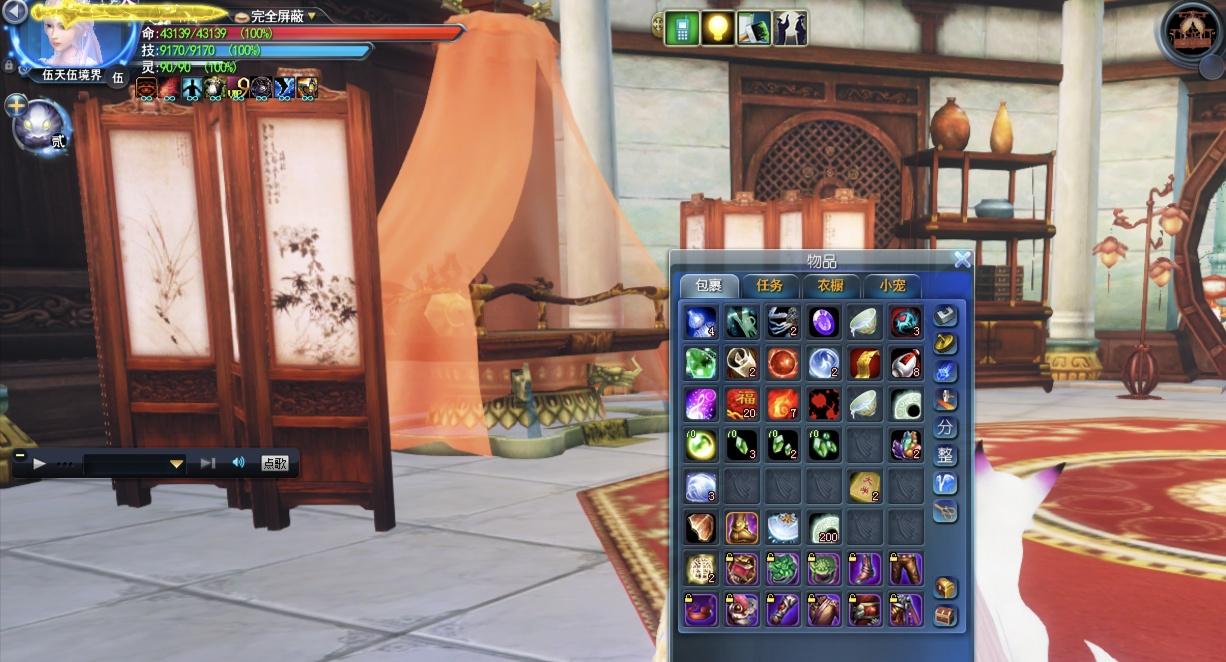This screenshot has height=662, width=1226.
Task: Choose the purple music note item
Action: tap(701, 403)
